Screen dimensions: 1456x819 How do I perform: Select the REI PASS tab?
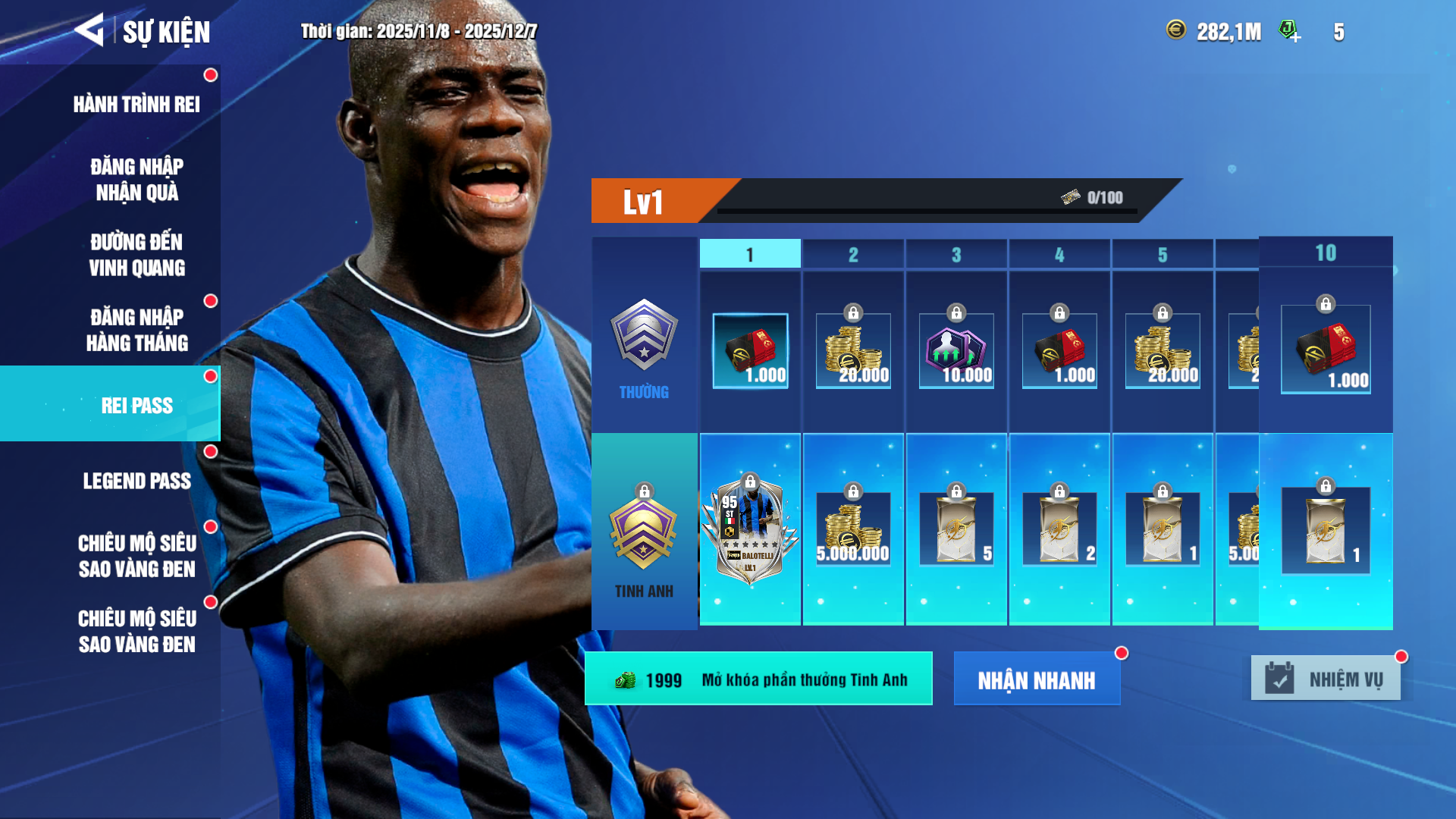[x=136, y=405]
